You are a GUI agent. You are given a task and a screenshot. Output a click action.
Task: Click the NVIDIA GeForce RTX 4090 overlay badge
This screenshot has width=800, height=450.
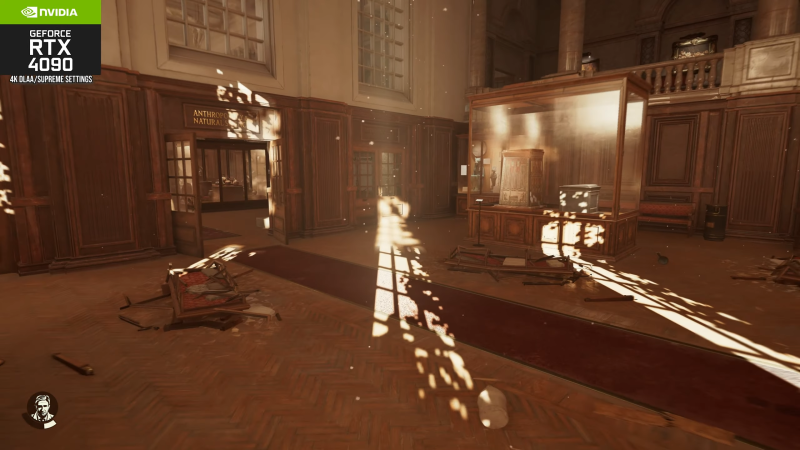click(50, 42)
